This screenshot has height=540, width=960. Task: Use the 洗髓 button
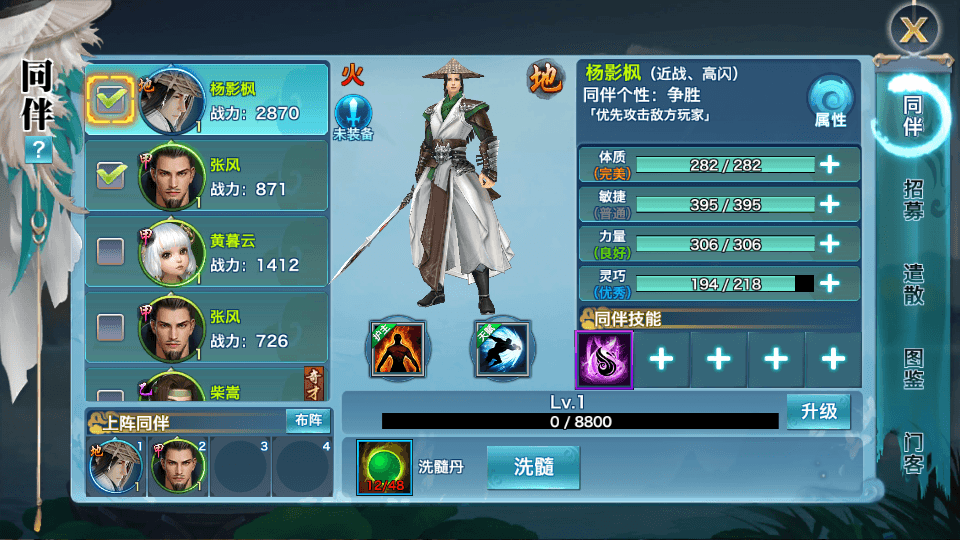click(x=532, y=467)
